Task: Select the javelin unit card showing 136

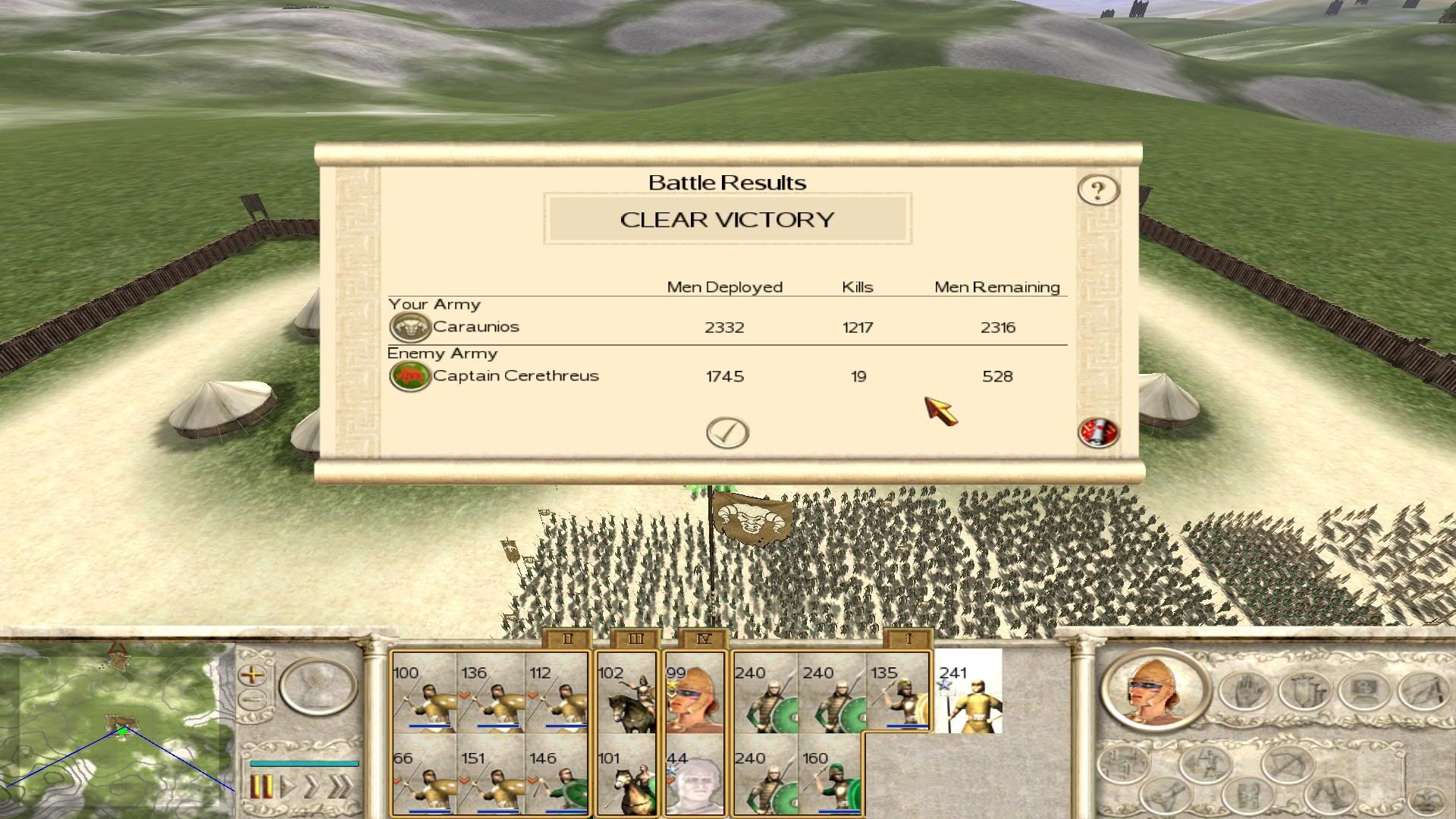Action: coord(491,692)
